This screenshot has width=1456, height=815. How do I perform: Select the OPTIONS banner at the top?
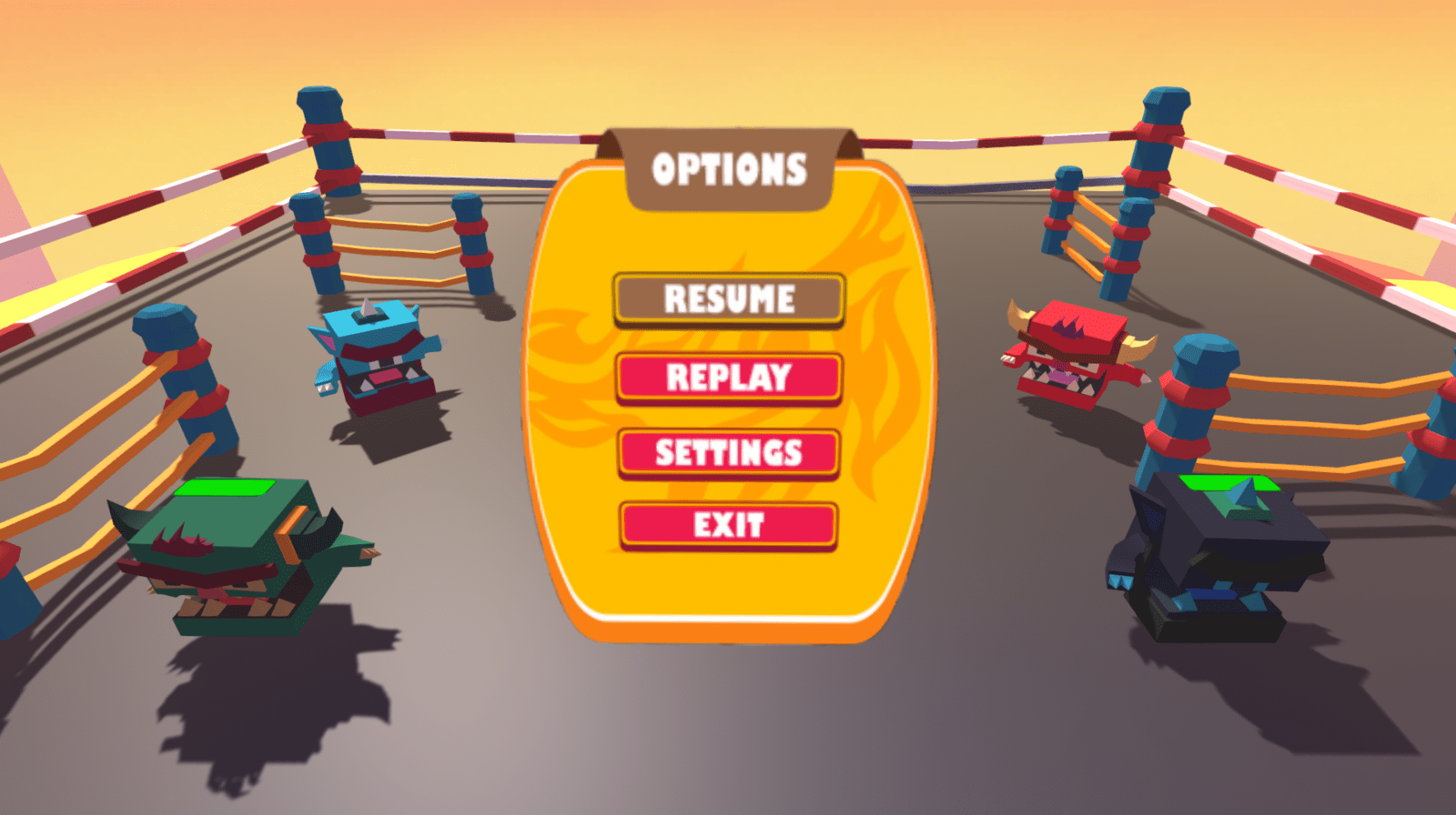coord(728,167)
